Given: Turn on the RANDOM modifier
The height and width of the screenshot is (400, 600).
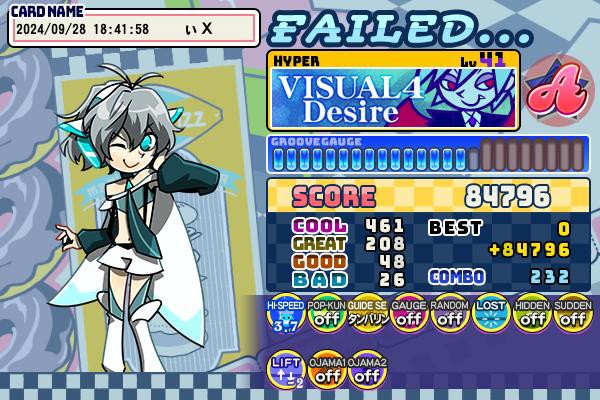Looking at the screenshot, I should coord(449,316).
